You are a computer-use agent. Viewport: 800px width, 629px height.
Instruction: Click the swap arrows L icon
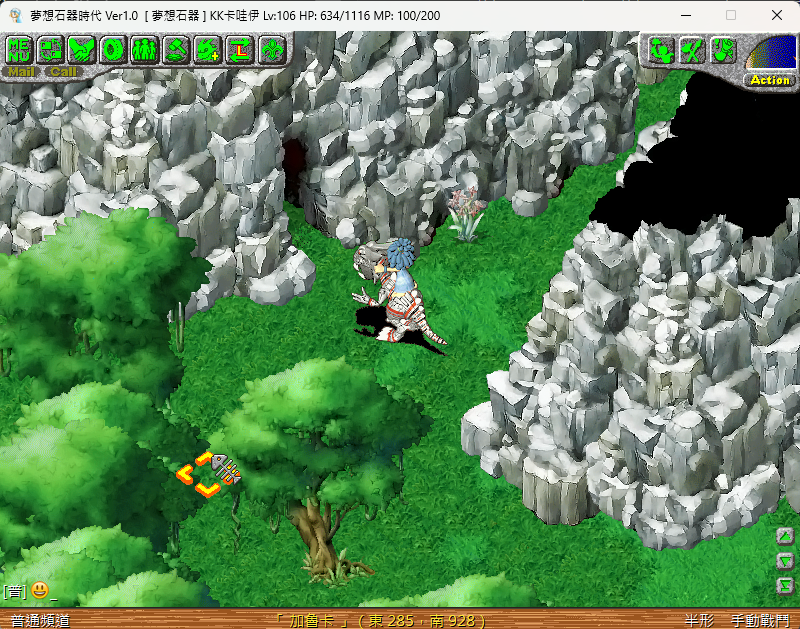[x=239, y=48]
